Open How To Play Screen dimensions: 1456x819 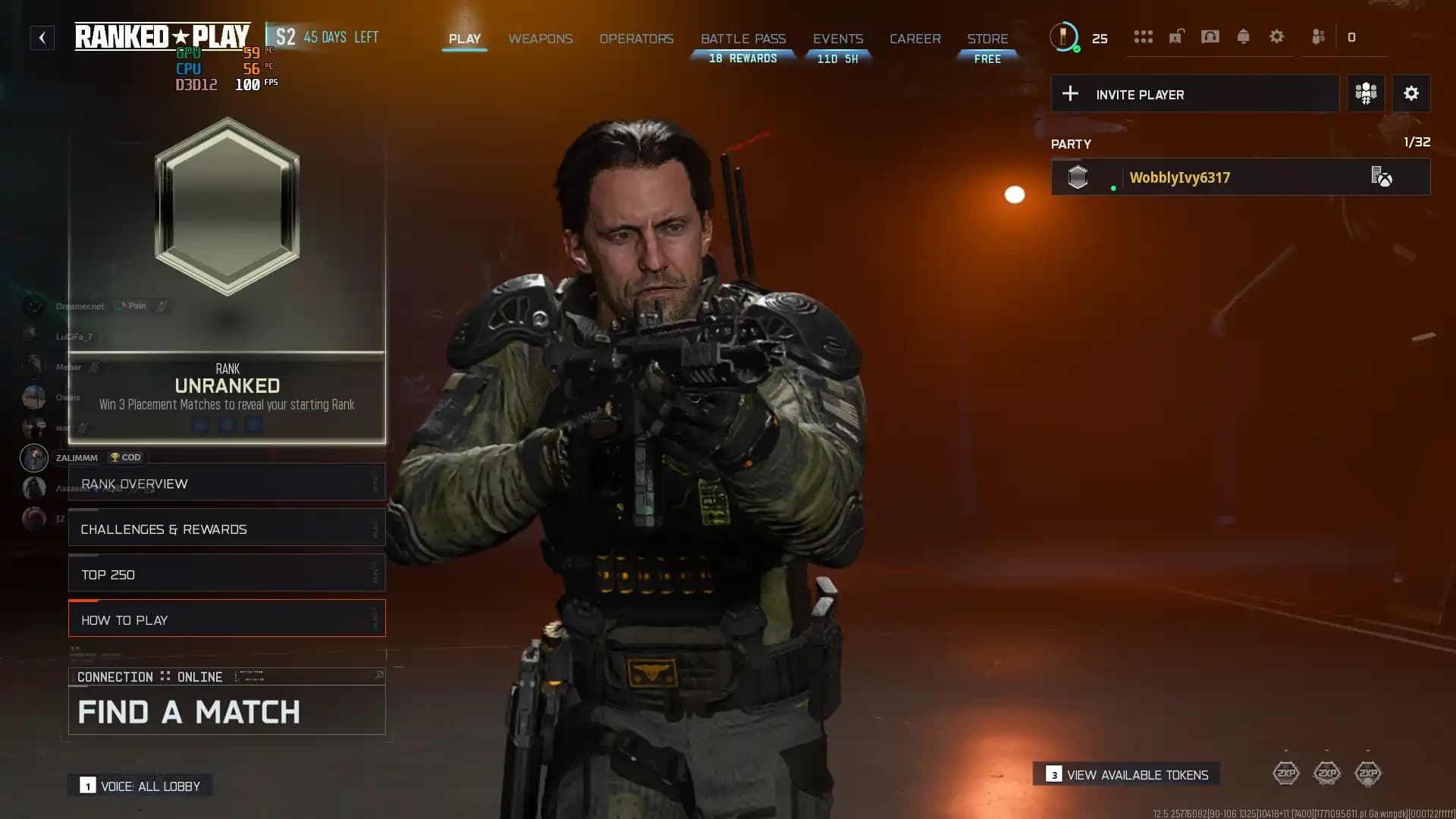(x=227, y=620)
